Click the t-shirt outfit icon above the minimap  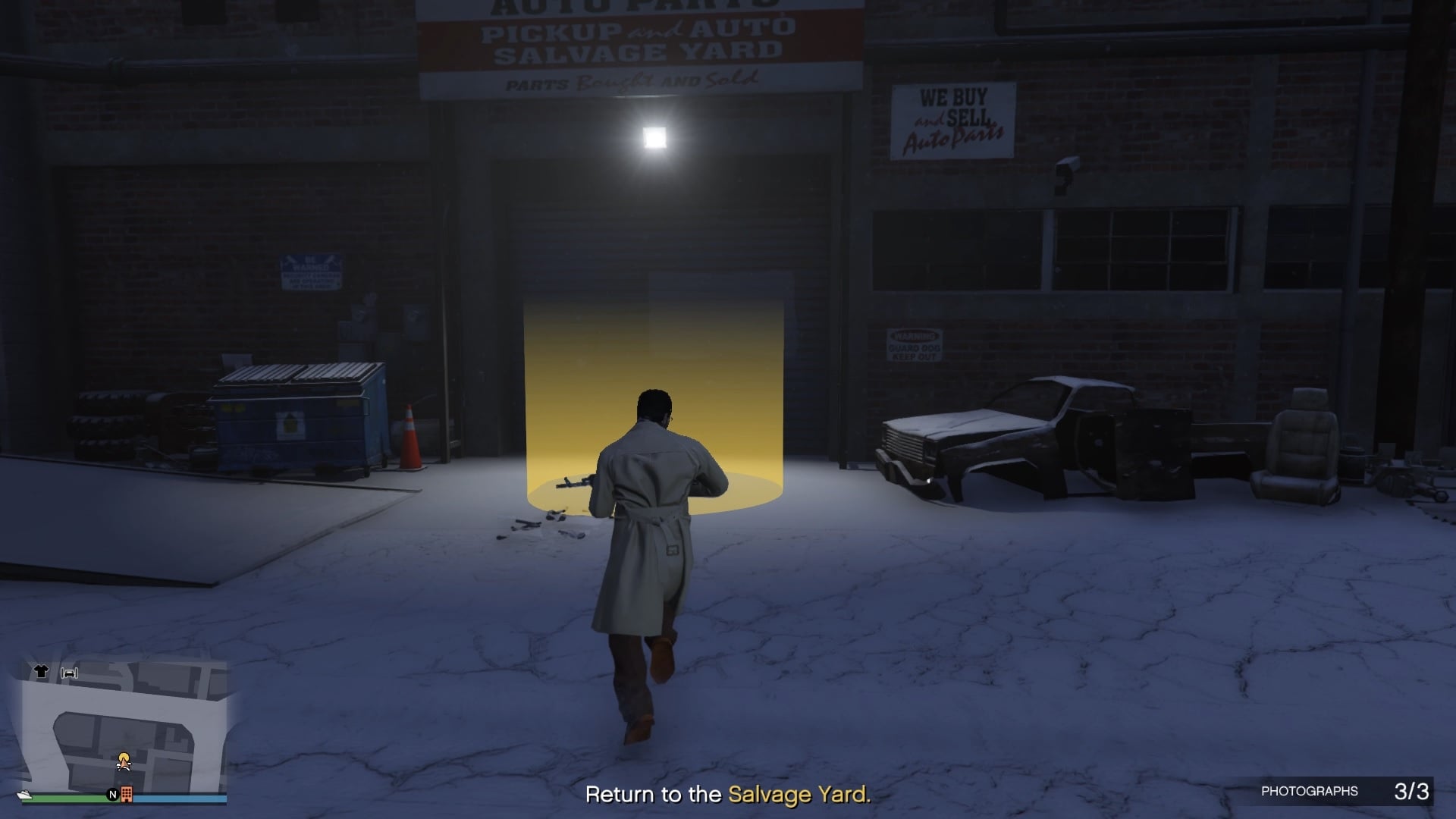(42, 671)
